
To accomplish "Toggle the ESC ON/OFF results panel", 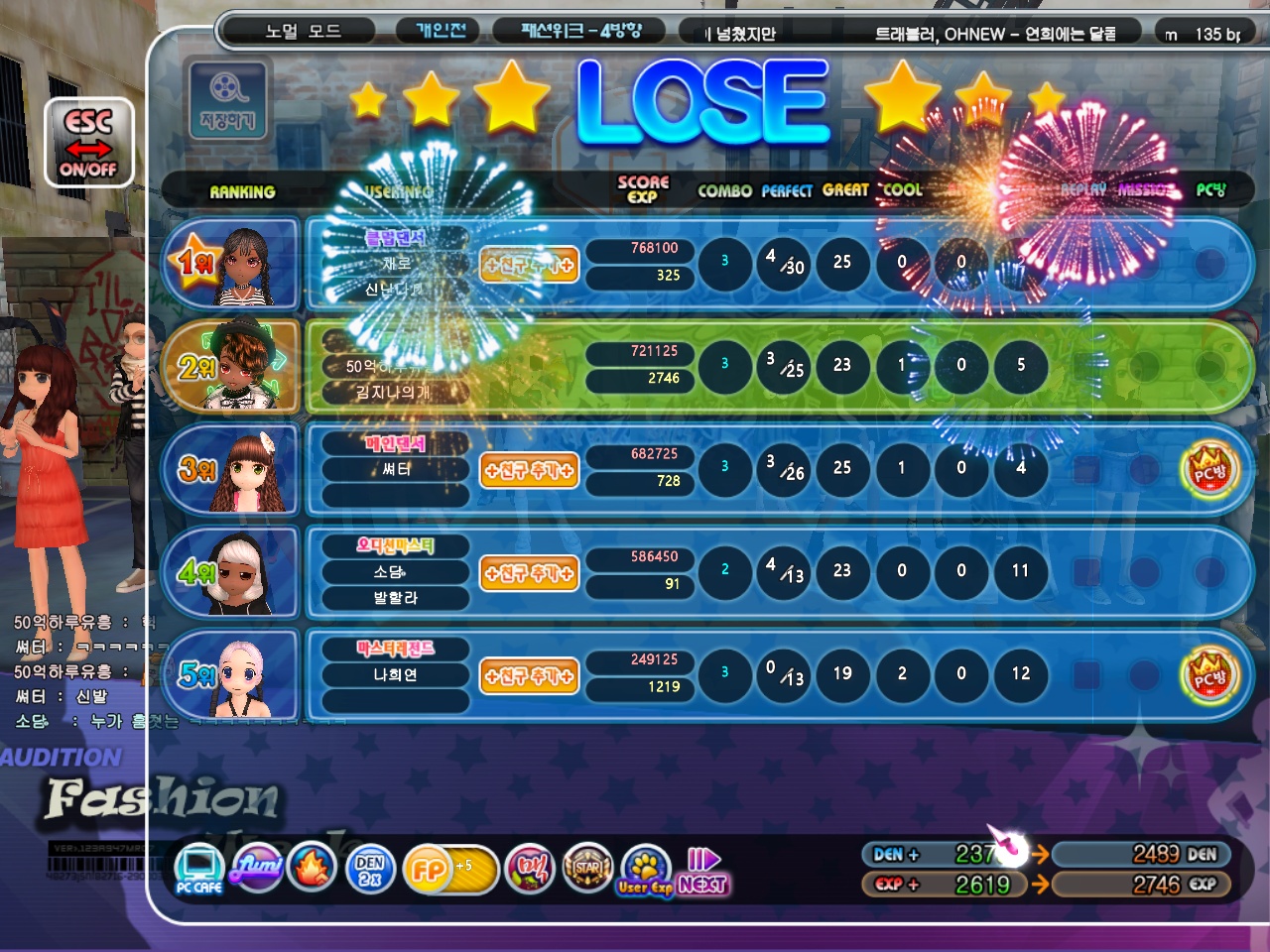I will [88, 144].
